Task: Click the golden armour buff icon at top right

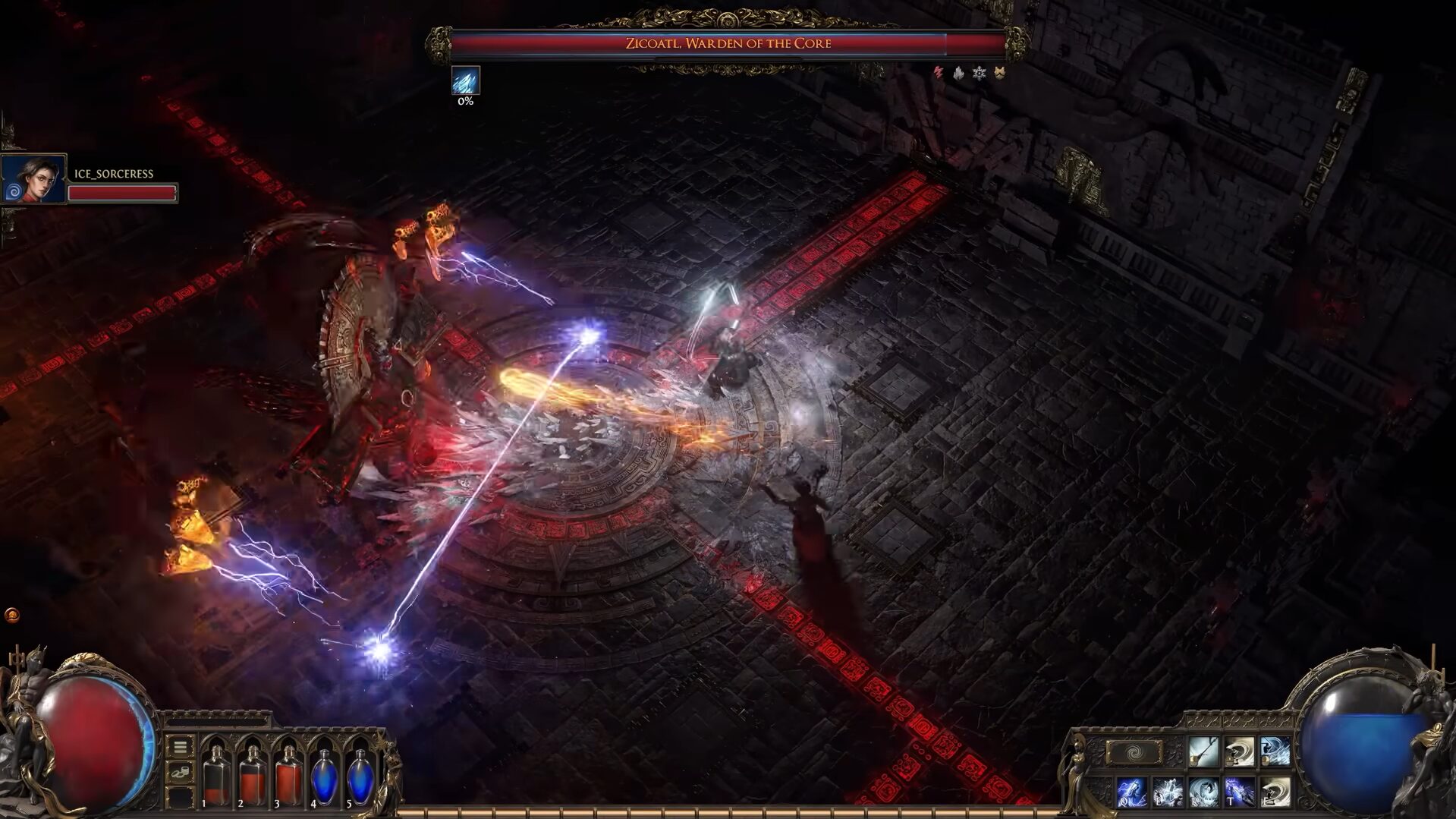Action: pyautogui.click(x=999, y=71)
